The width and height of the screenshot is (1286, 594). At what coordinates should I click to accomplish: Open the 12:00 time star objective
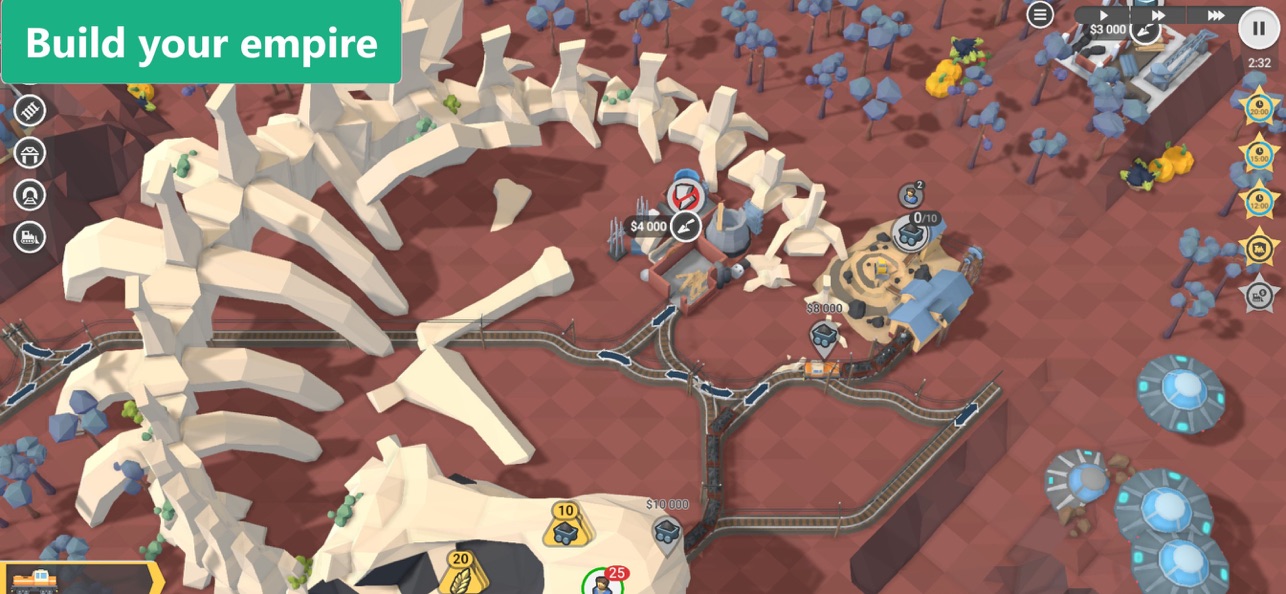1258,200
